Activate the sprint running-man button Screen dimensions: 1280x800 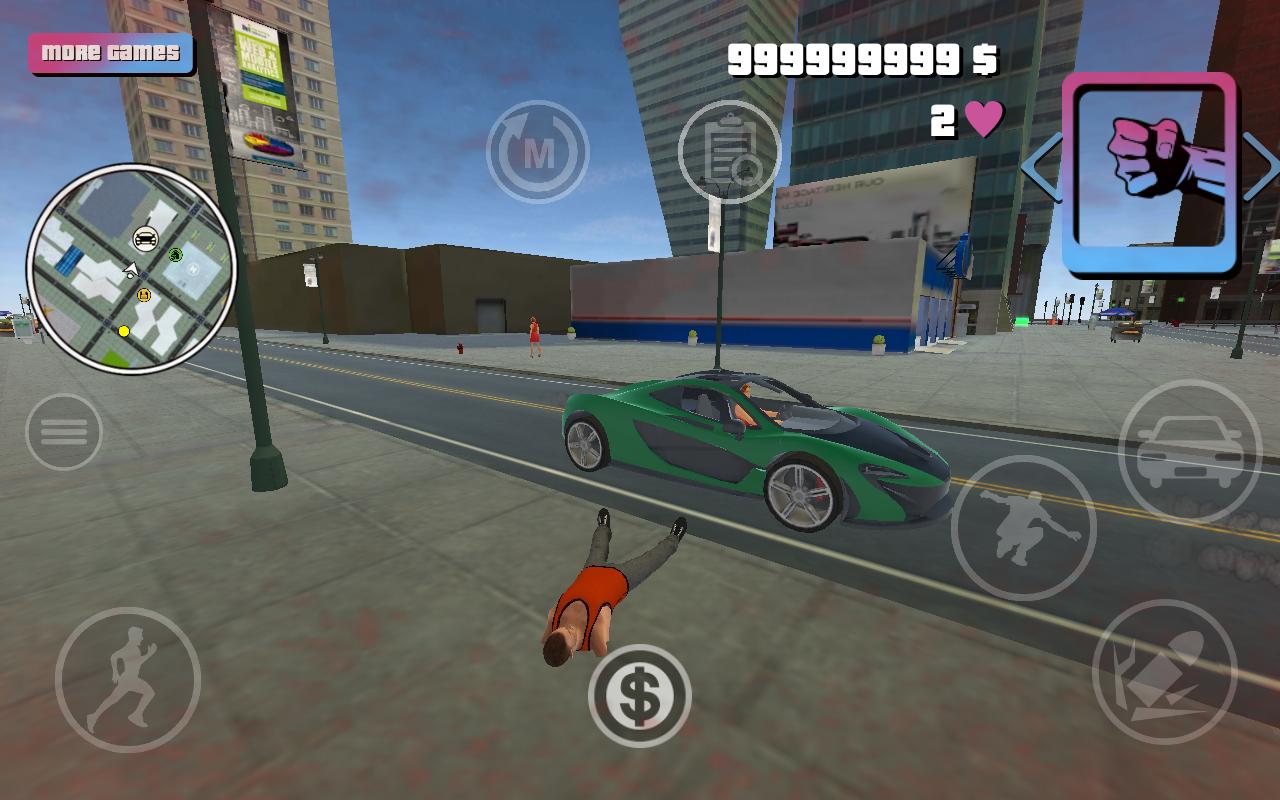127,680
